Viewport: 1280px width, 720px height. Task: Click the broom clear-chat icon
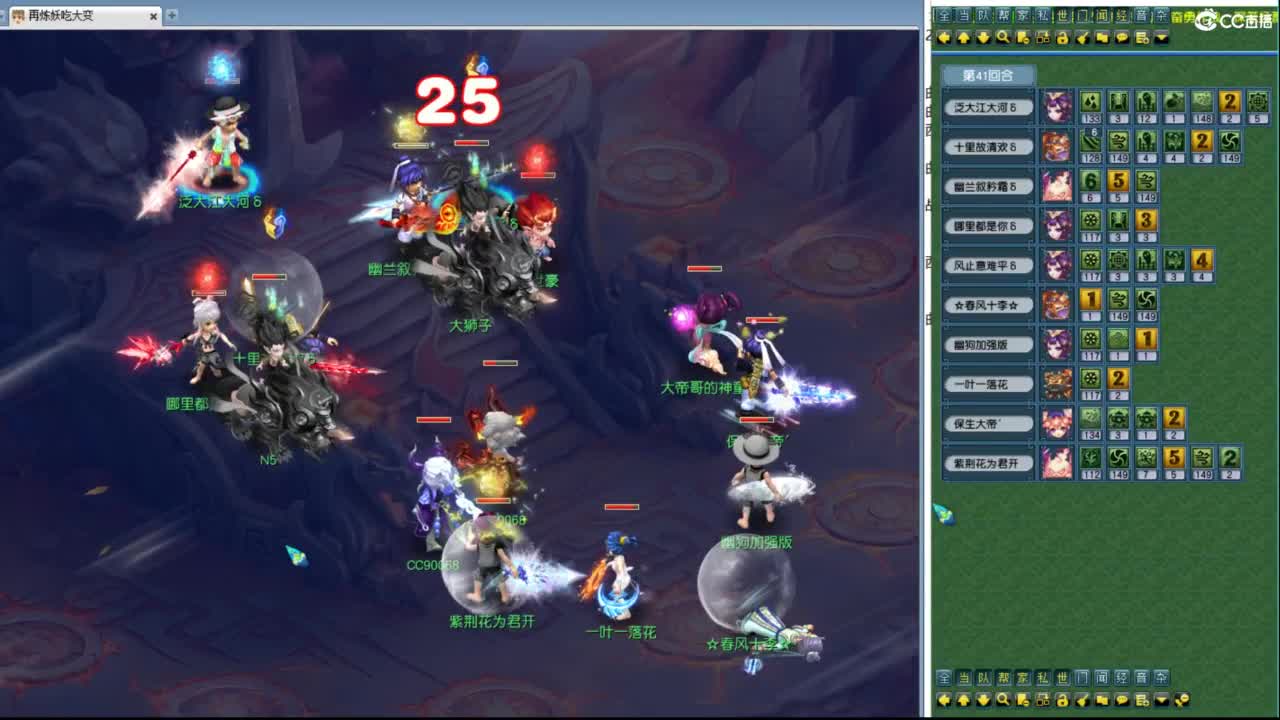point(1082,37)
